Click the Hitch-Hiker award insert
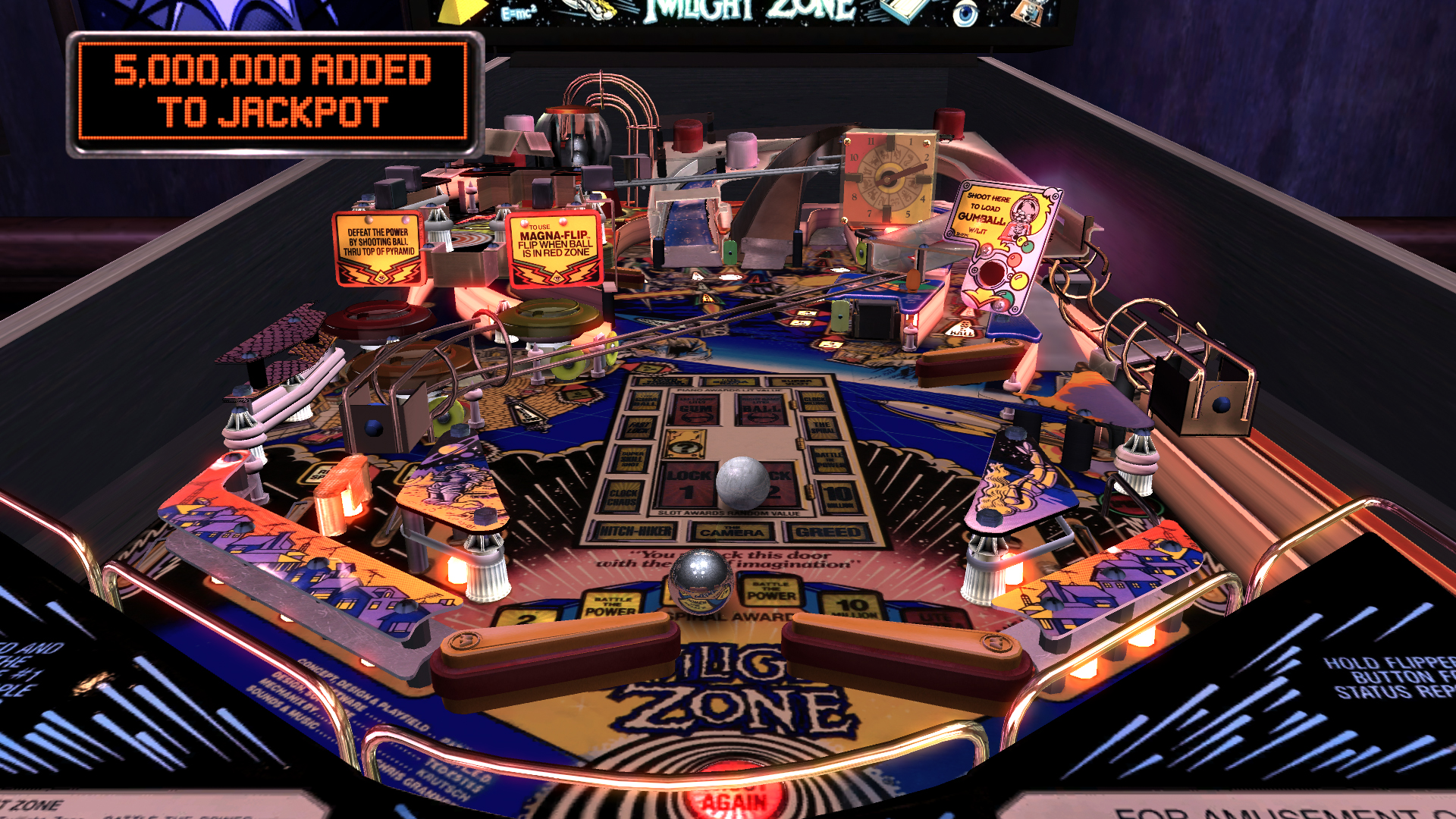The height and width of the screenshot is (819, 1456). [x=636, y=531]
